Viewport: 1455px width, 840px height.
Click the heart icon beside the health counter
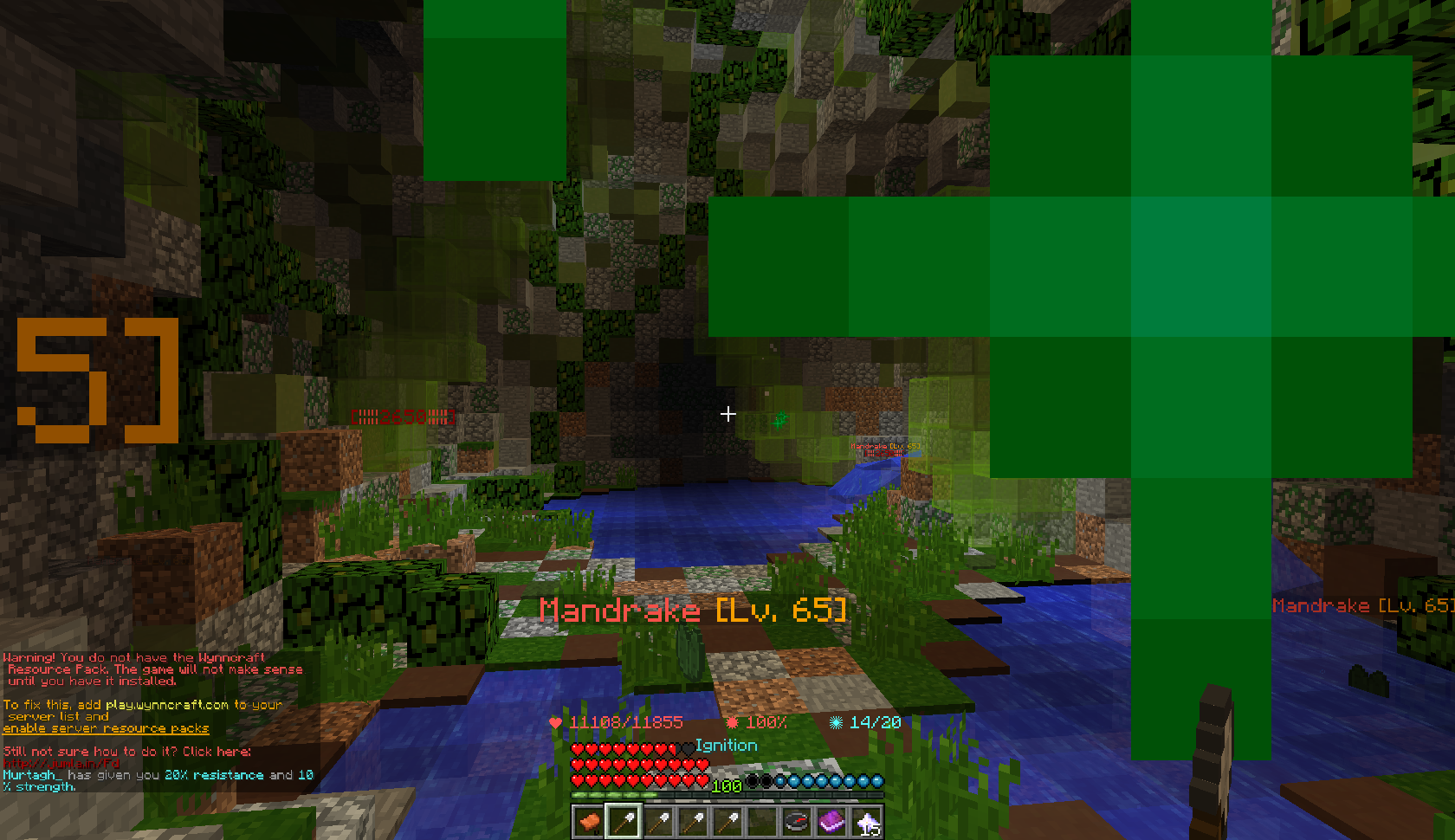(554, 722)
